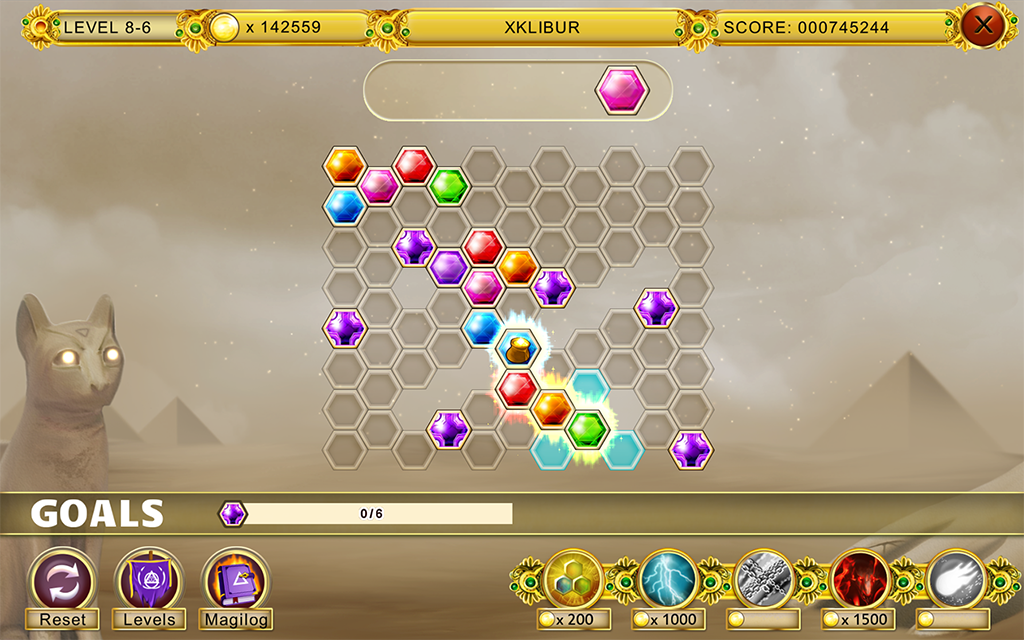Viewport: 1024px width, 640px height.
Task: Click the pink gem in the next-piece tray
Action: (x=621, y=91)
